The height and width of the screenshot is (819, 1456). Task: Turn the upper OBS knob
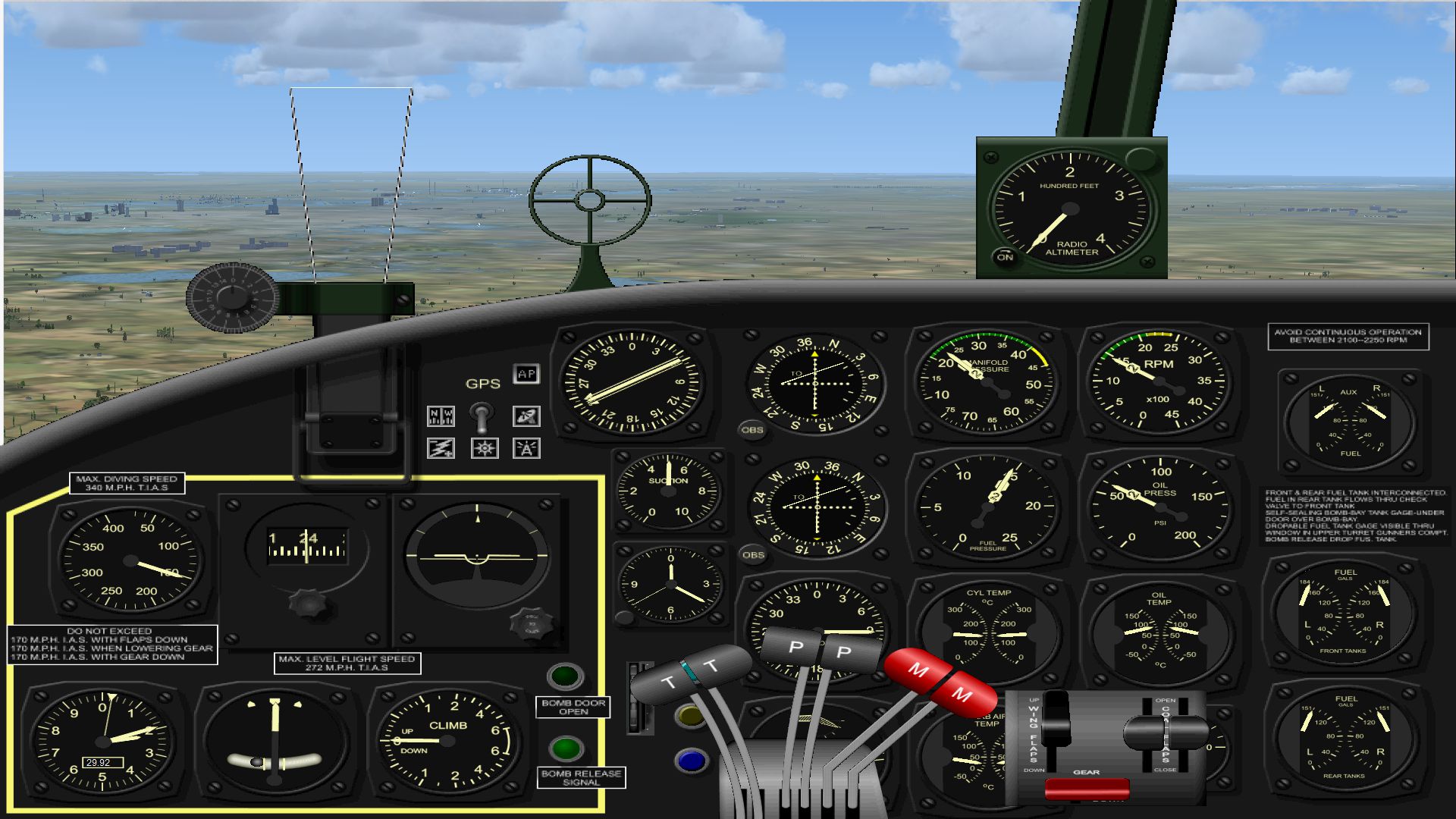752,430
